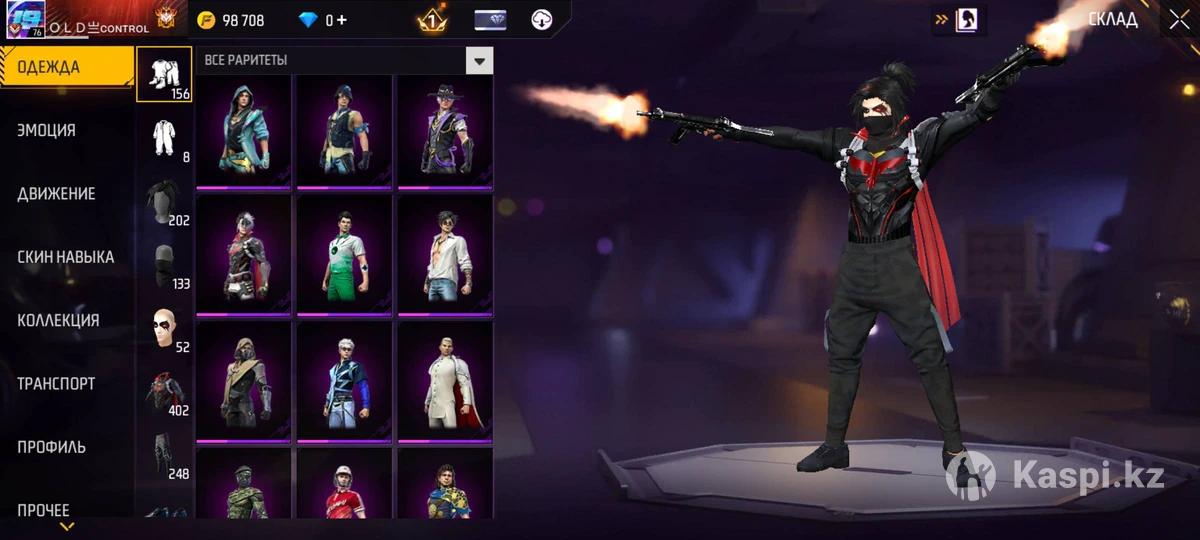The image size is (1200, 540).
Task: Switch to the ПРОФИЛЬ tab
Action: [x=52, y=447]
